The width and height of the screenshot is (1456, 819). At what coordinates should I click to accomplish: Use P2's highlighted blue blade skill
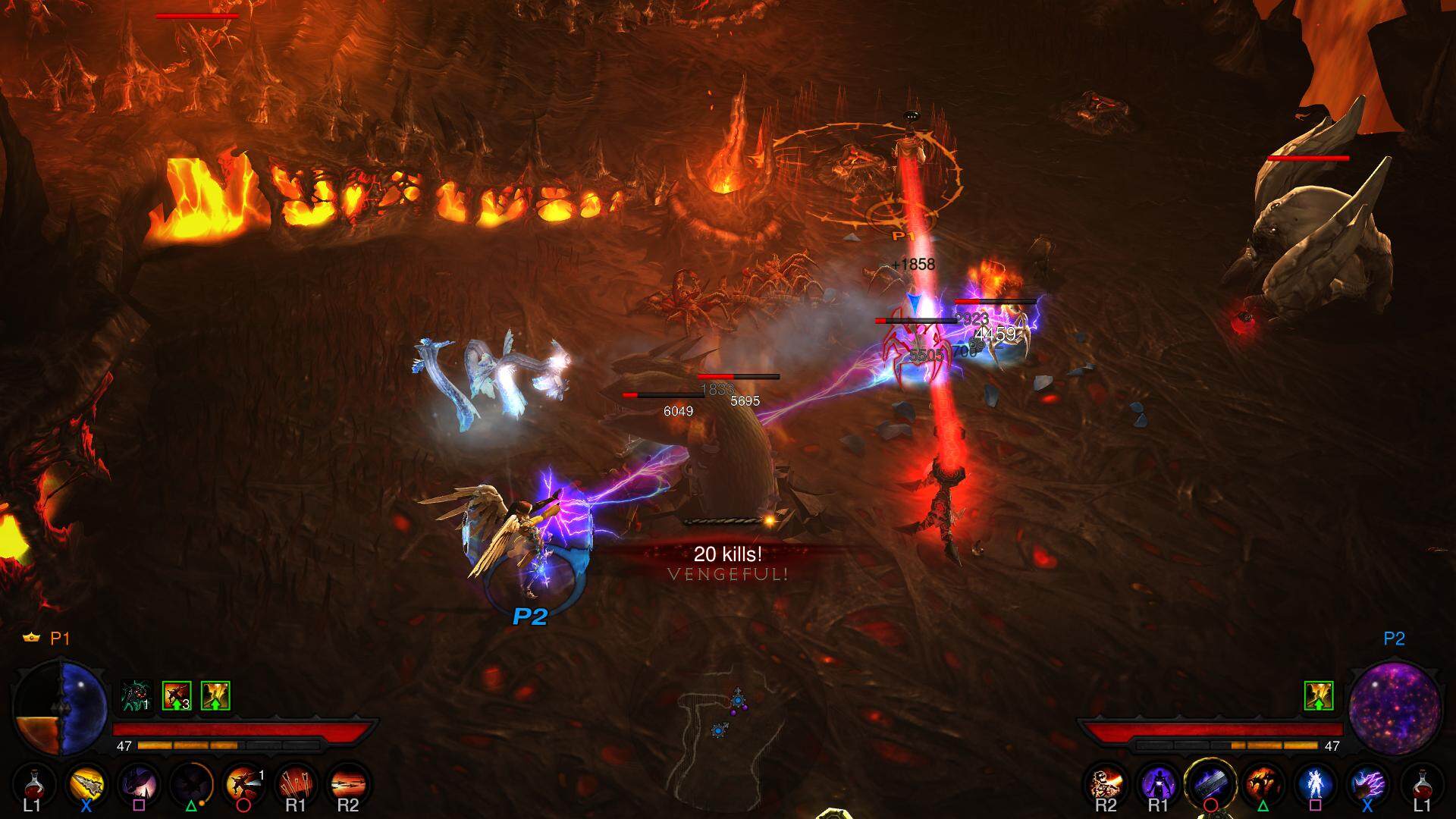click(x=1210, y=785)
